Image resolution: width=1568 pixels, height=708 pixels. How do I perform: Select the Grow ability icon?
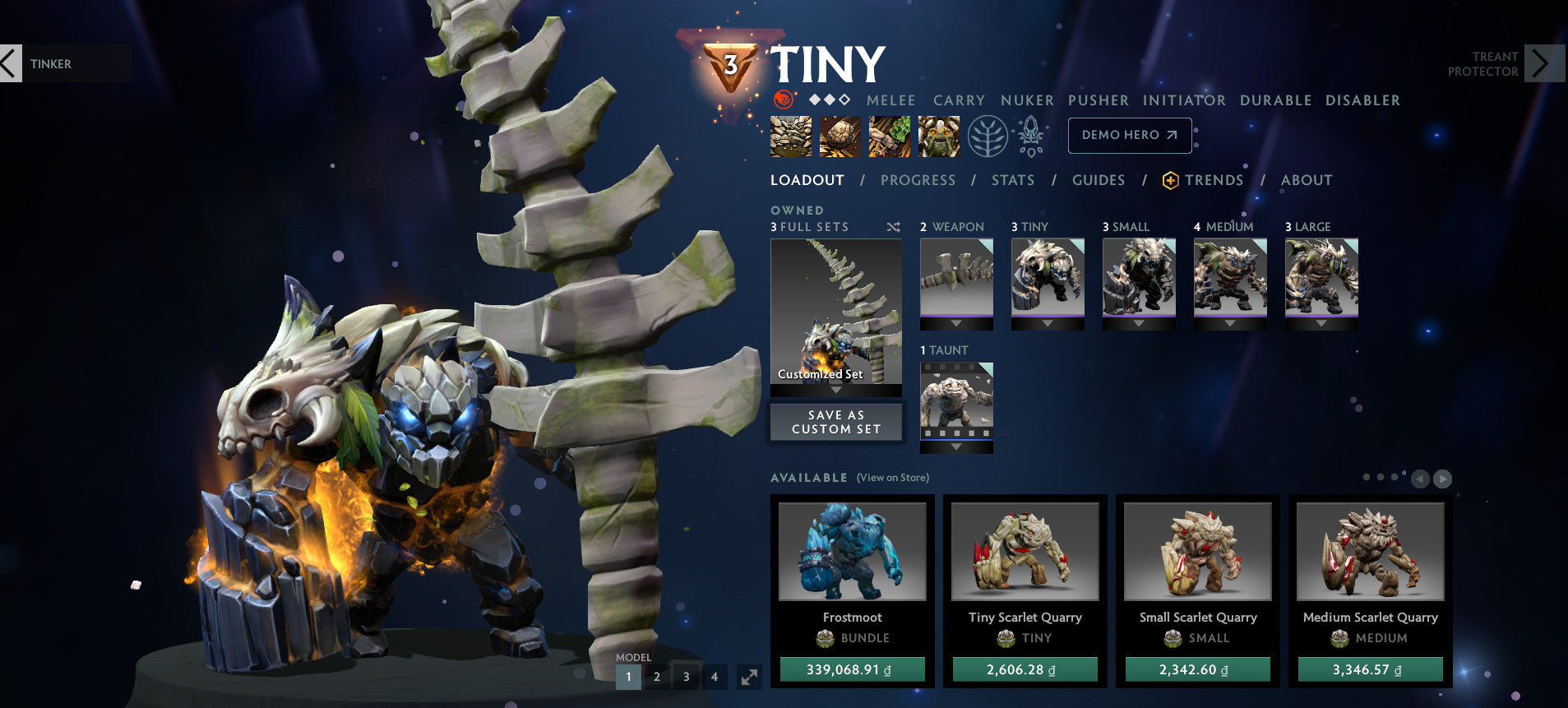(x=937, y=137)
